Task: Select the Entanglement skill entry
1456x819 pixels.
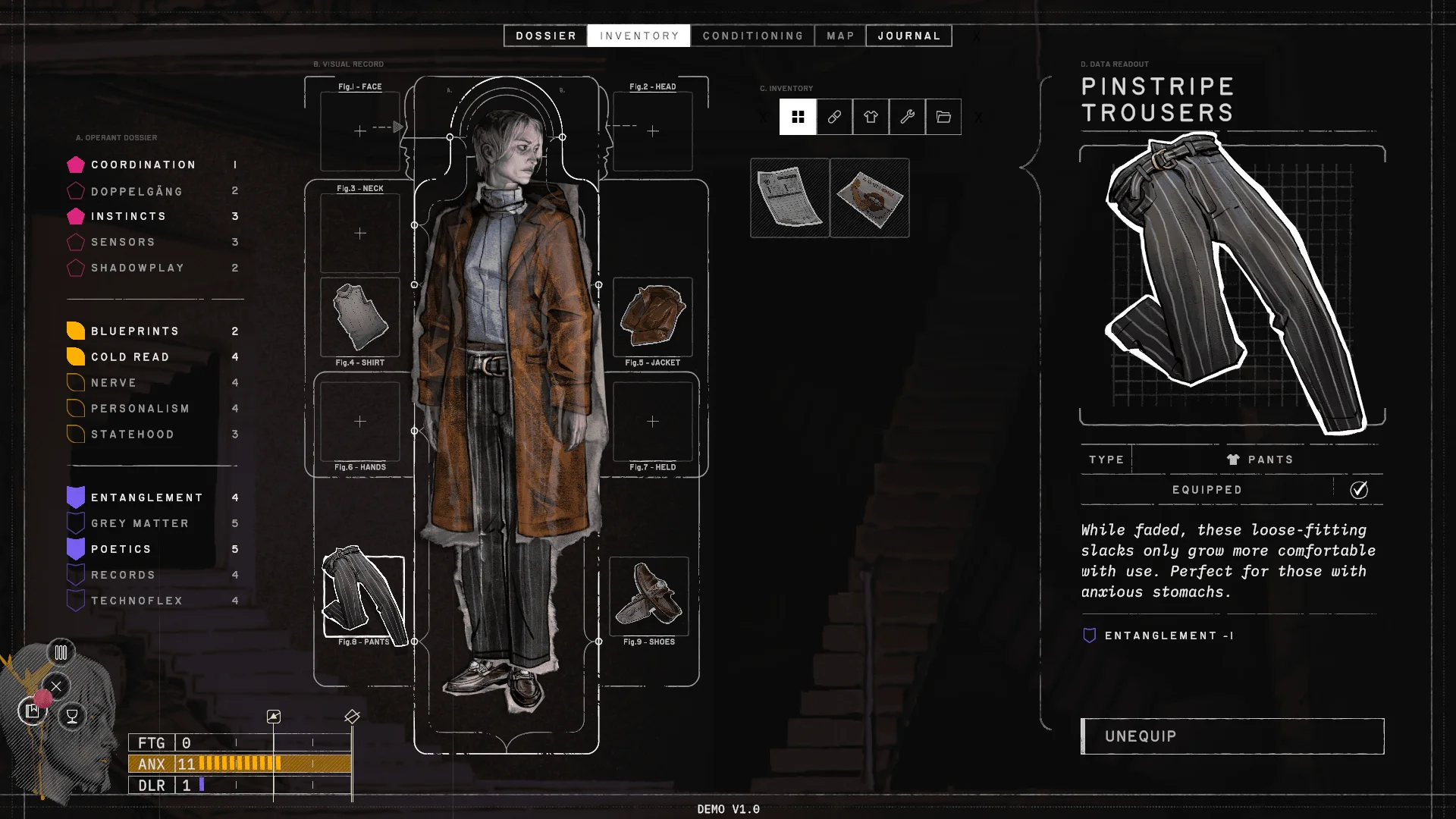Action: click(146, 497)
